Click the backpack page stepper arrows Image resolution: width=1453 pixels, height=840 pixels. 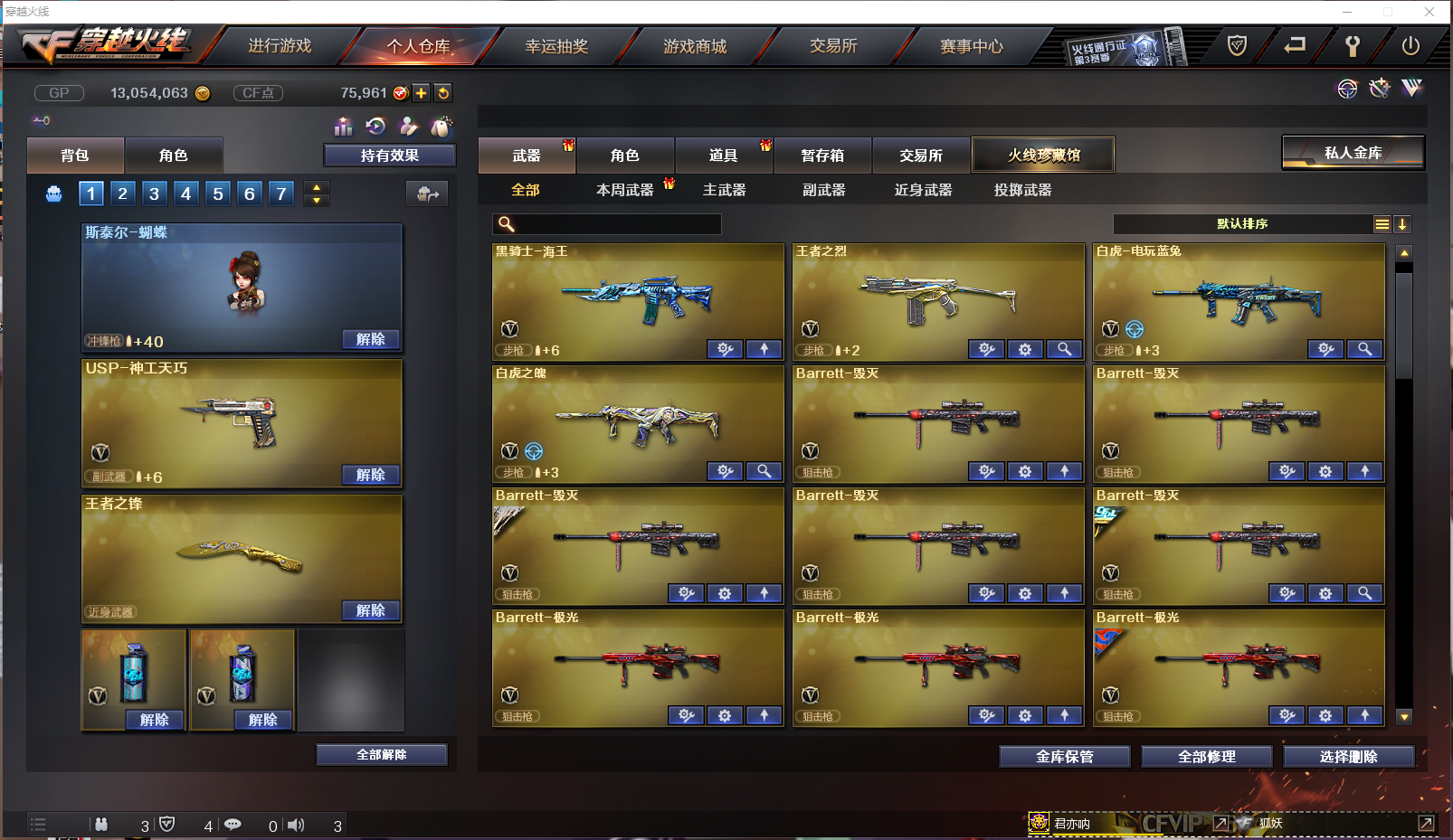(316, 193)
